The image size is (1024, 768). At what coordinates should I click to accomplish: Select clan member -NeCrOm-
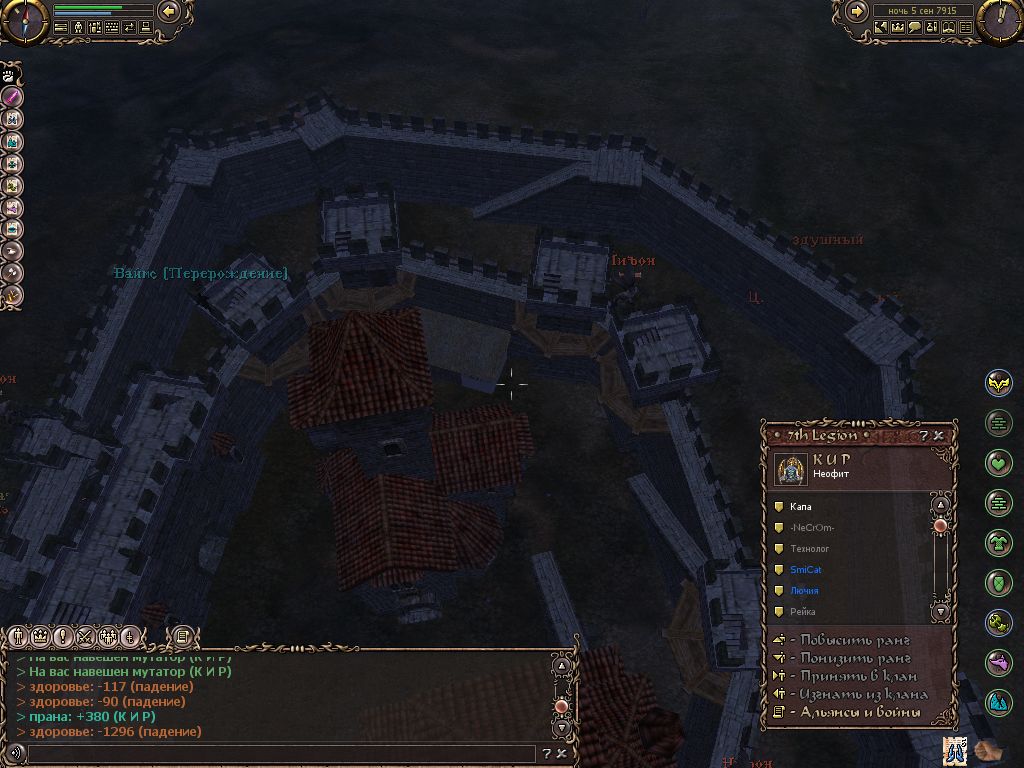811,528
